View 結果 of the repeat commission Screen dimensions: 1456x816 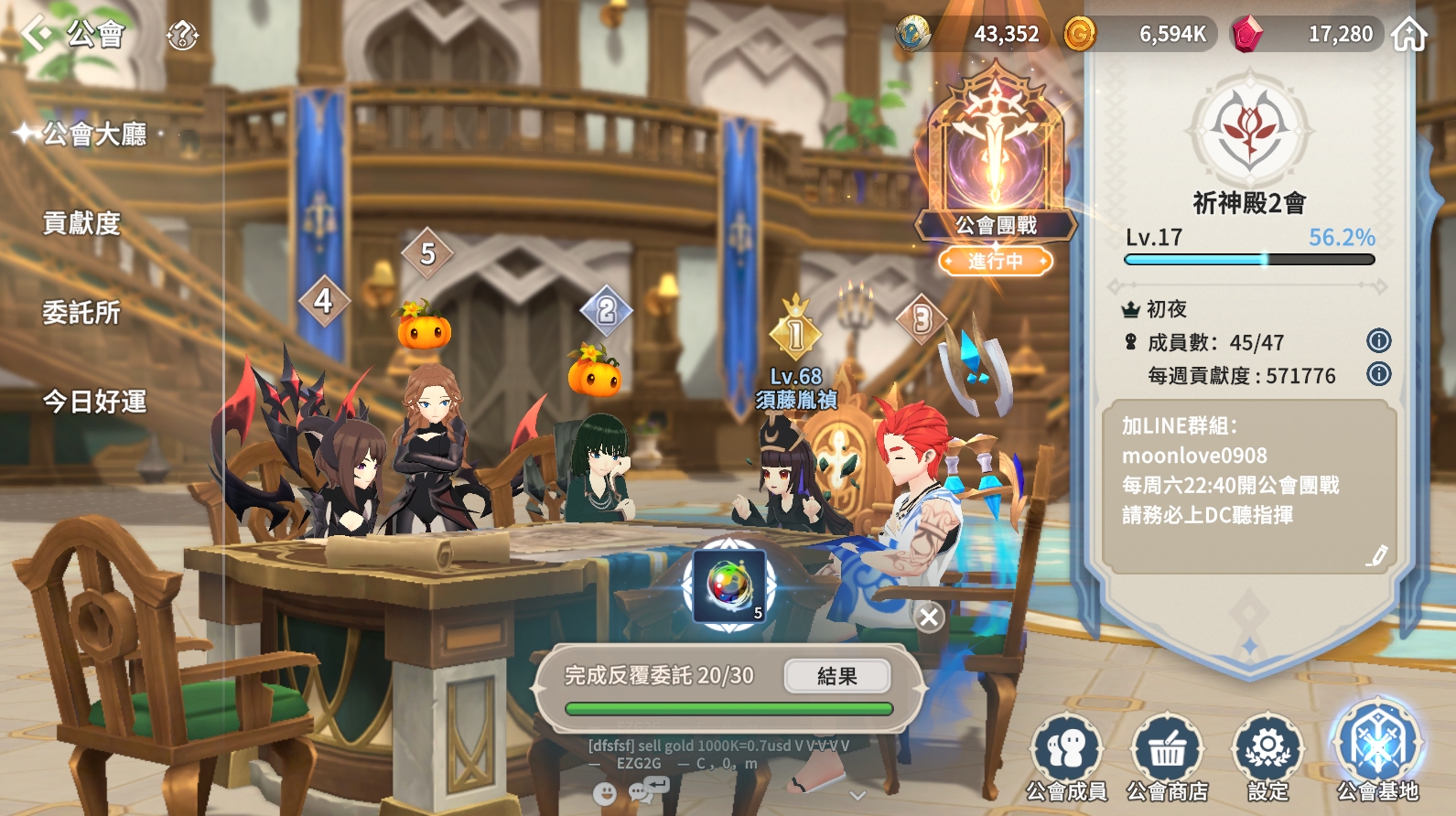coord(836,676)
